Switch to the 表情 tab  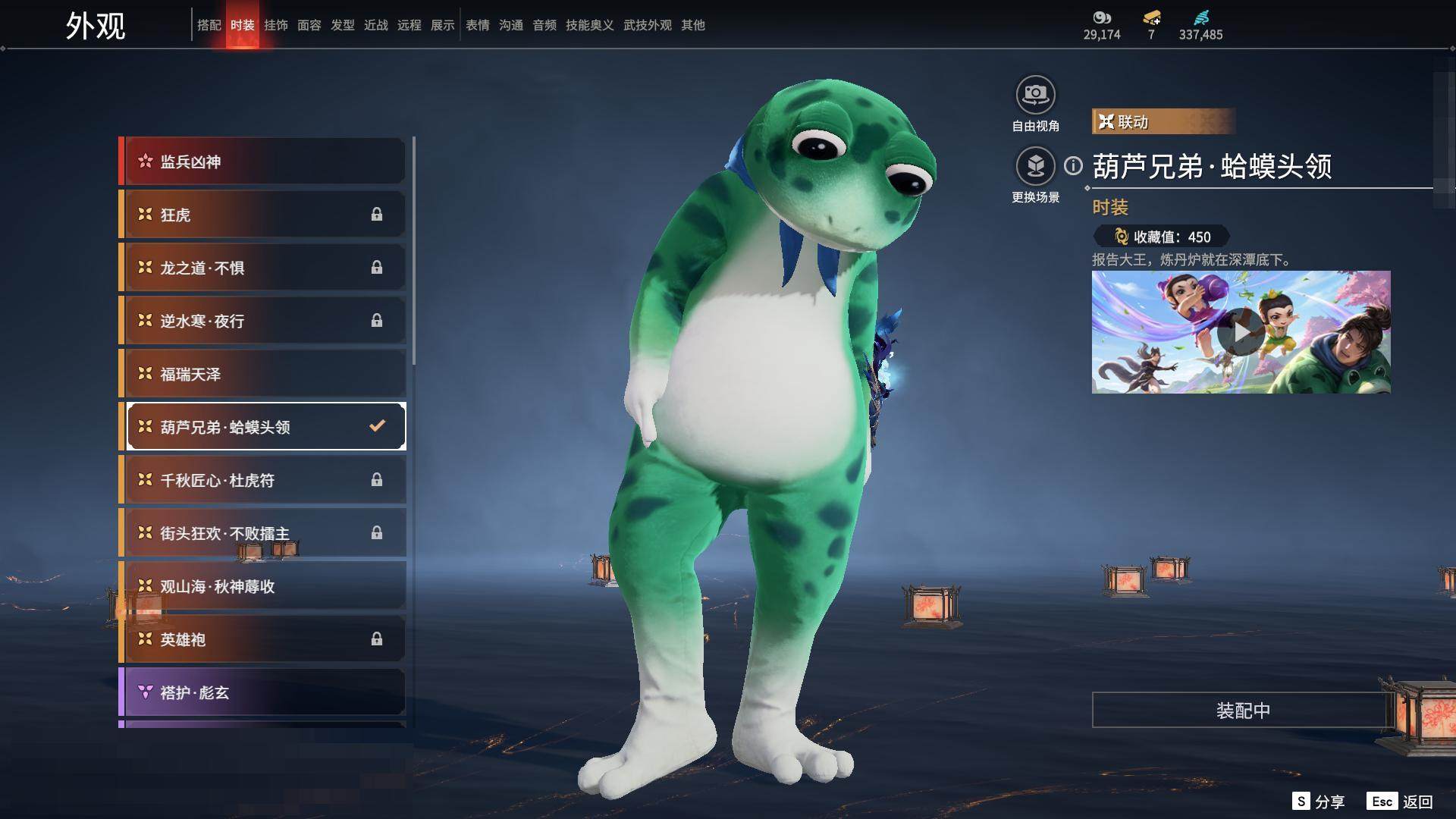click(477, 25)
